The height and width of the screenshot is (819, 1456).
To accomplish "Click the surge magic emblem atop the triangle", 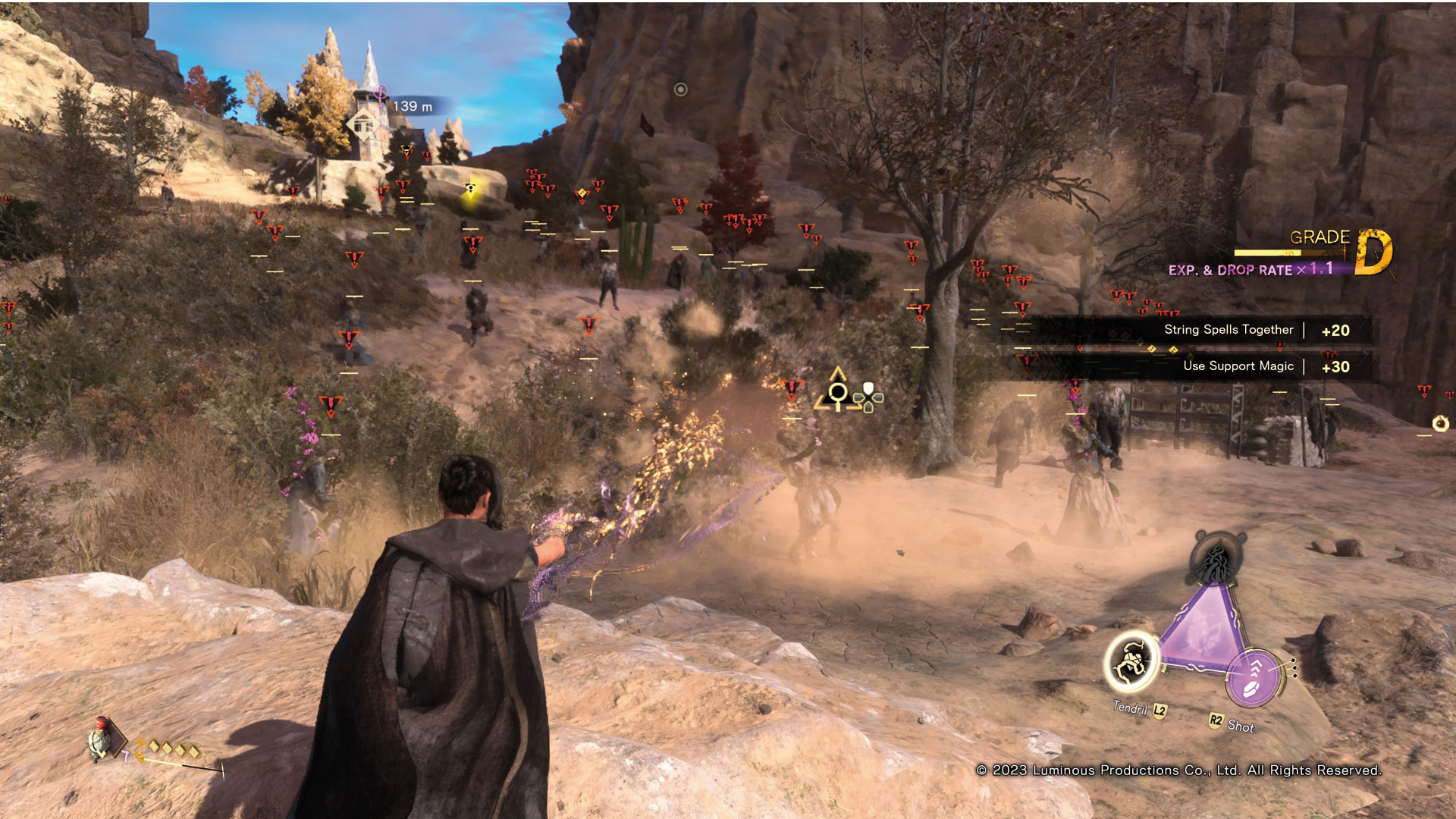I will pyautogui.click(x=1216, y=559).
